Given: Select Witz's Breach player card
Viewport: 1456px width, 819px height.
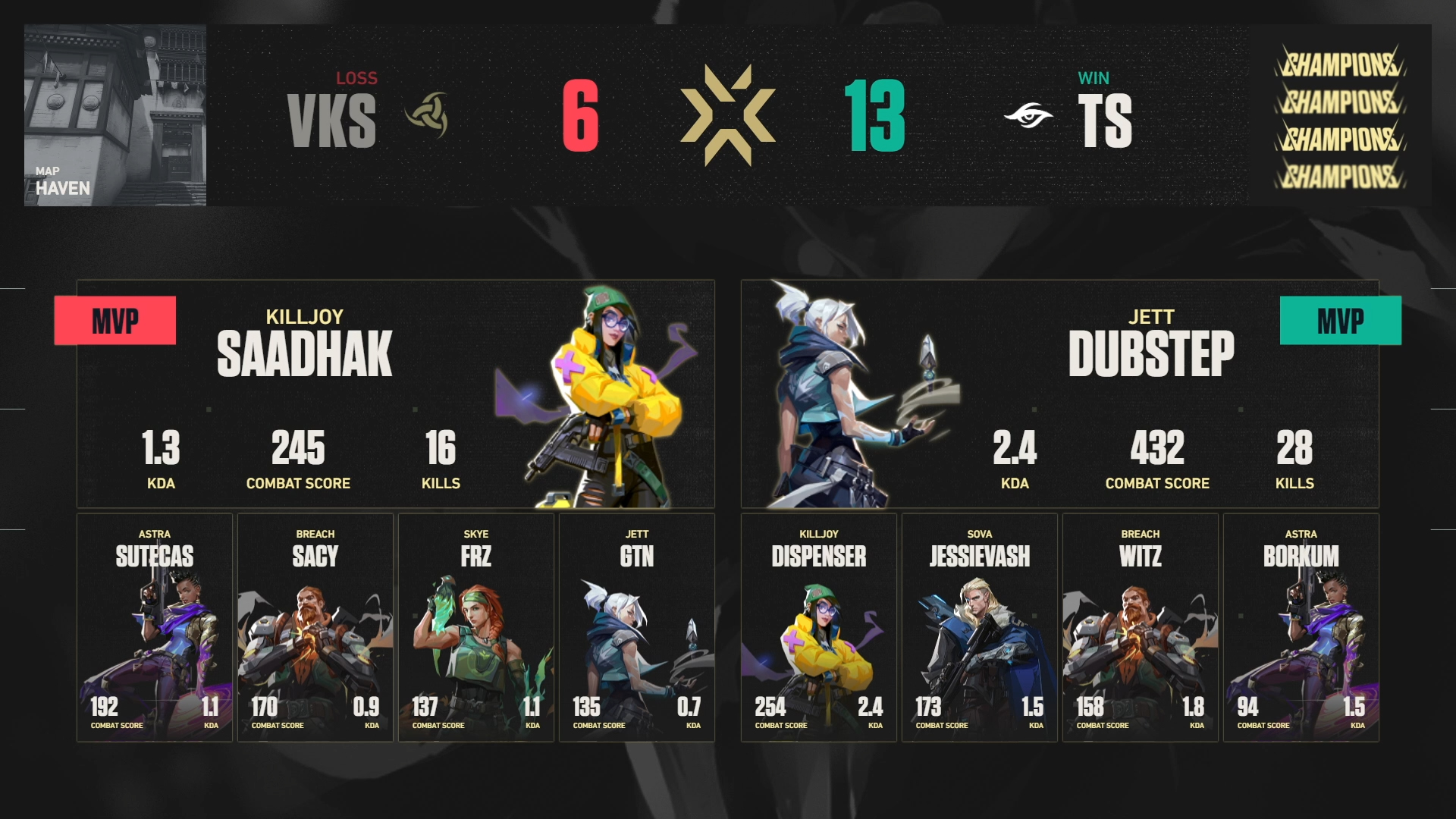Looking at the screenshot, I should coord(1141,627).
